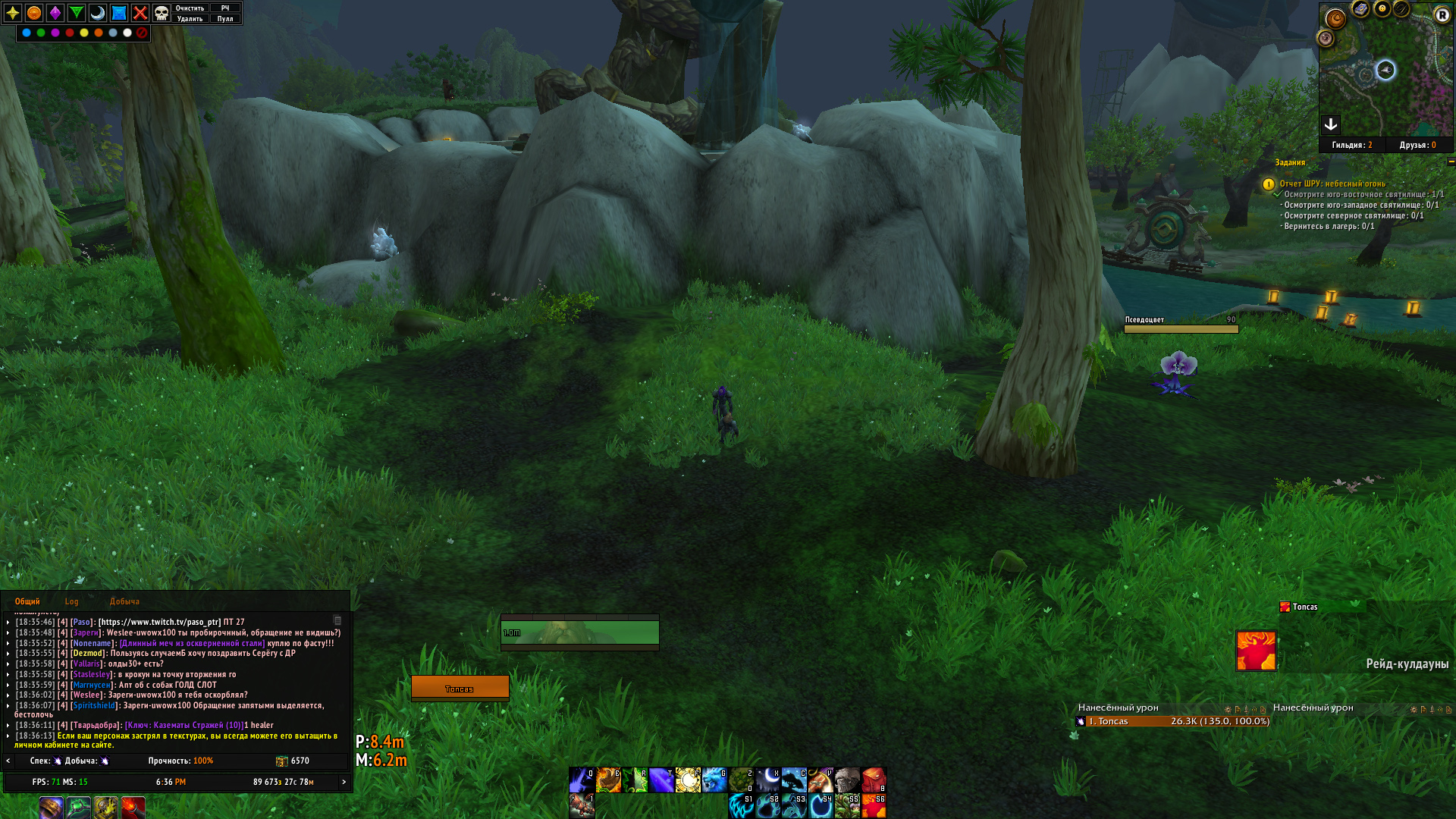Activate the sun ability bound to F
The image size is (1456, 819).
click(688, 780)
